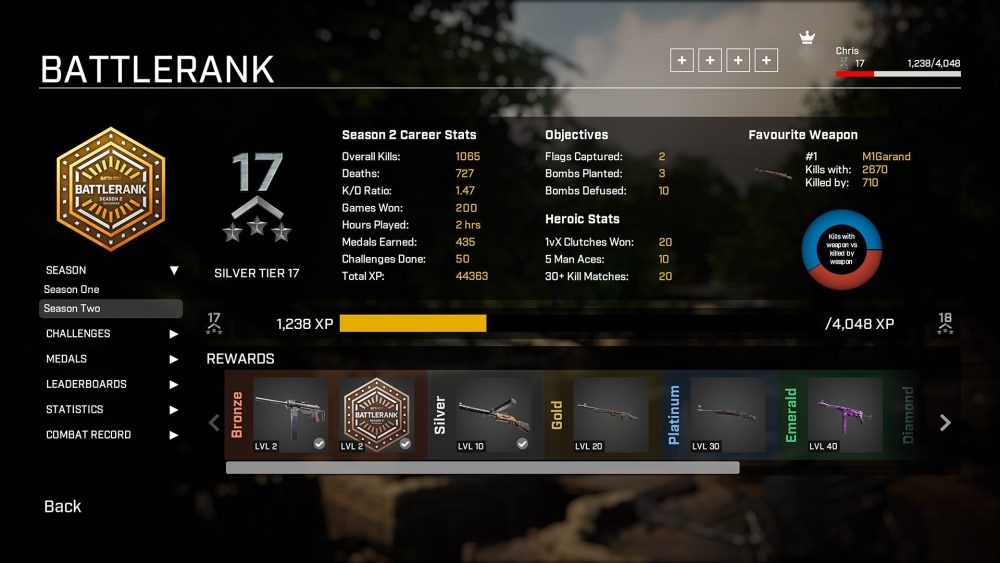Show previous rewards with the left arrow
The width and height of the screenshot is (1000, 563).
pyautogui.click(x=213, y=423)
